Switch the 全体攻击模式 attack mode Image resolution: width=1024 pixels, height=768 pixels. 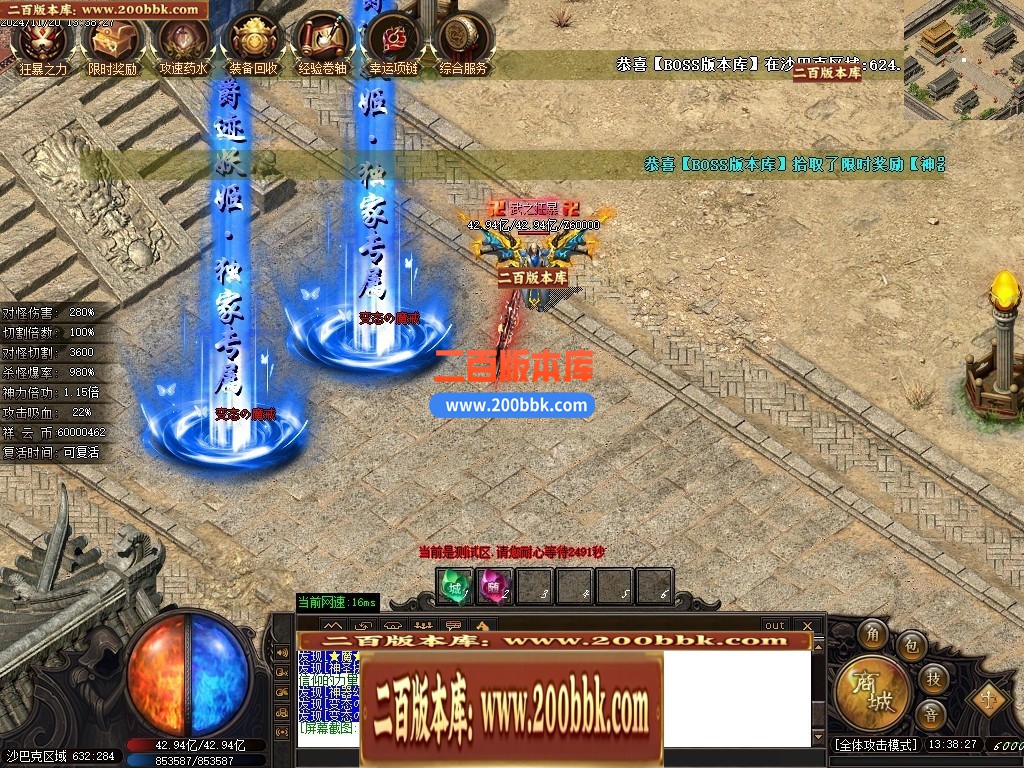pyautogui.click(x=875, y=745)
